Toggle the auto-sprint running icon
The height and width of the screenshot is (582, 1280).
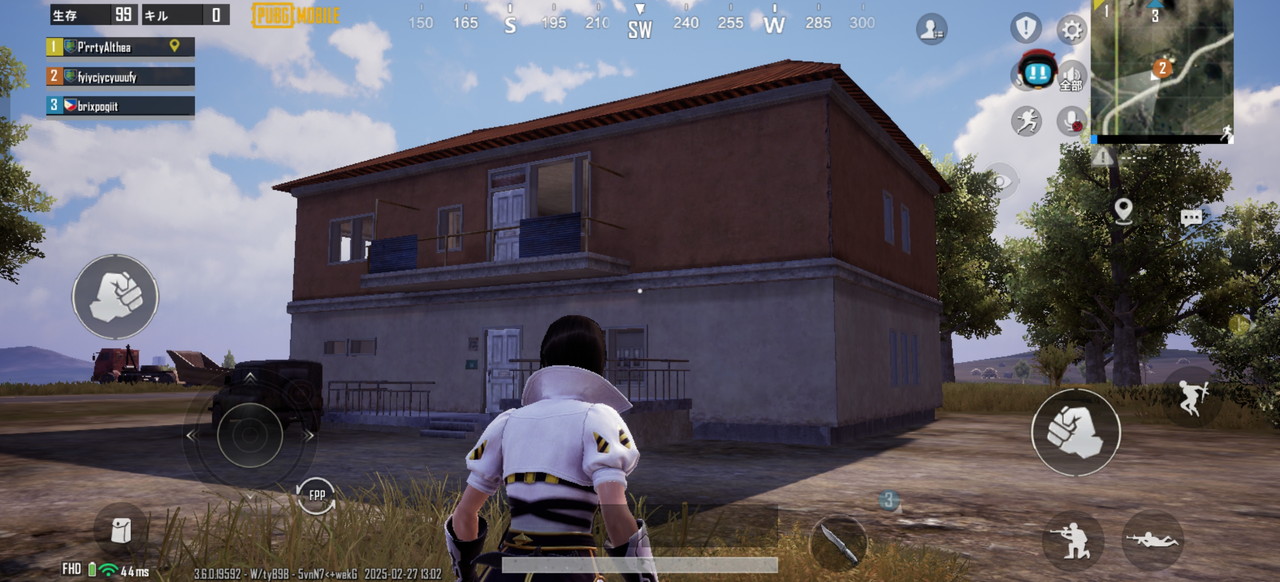[x=1026, y=121]
